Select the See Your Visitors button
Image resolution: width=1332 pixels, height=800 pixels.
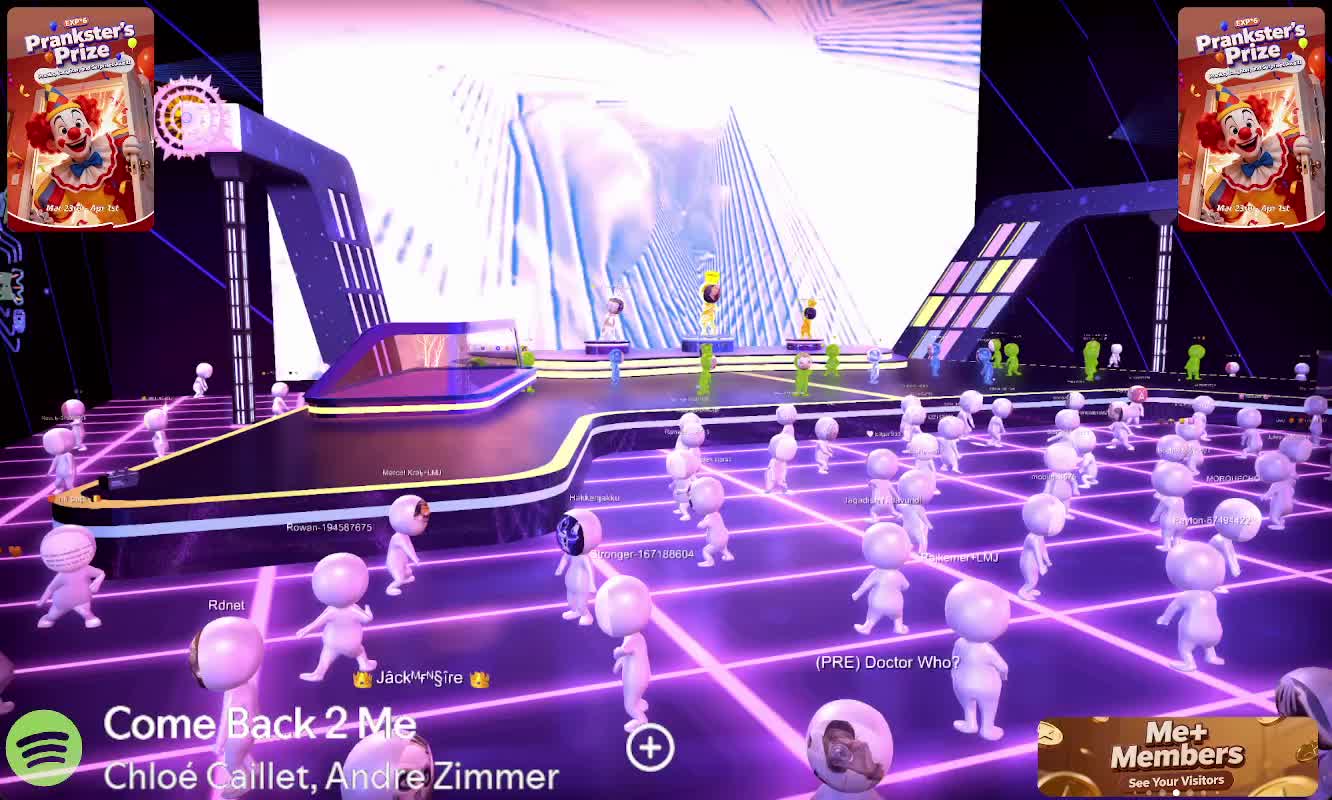click(1176, 781)
